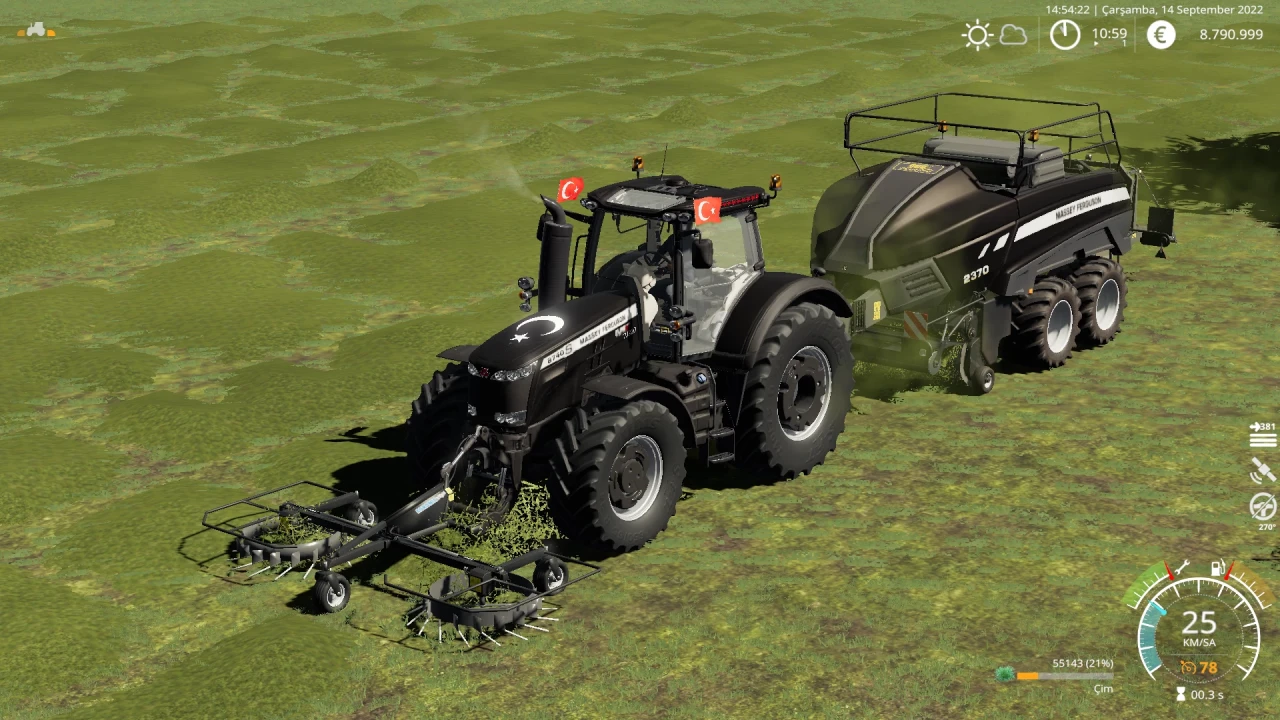
Task: Click the sun weather icon
Action: (975, 35)
